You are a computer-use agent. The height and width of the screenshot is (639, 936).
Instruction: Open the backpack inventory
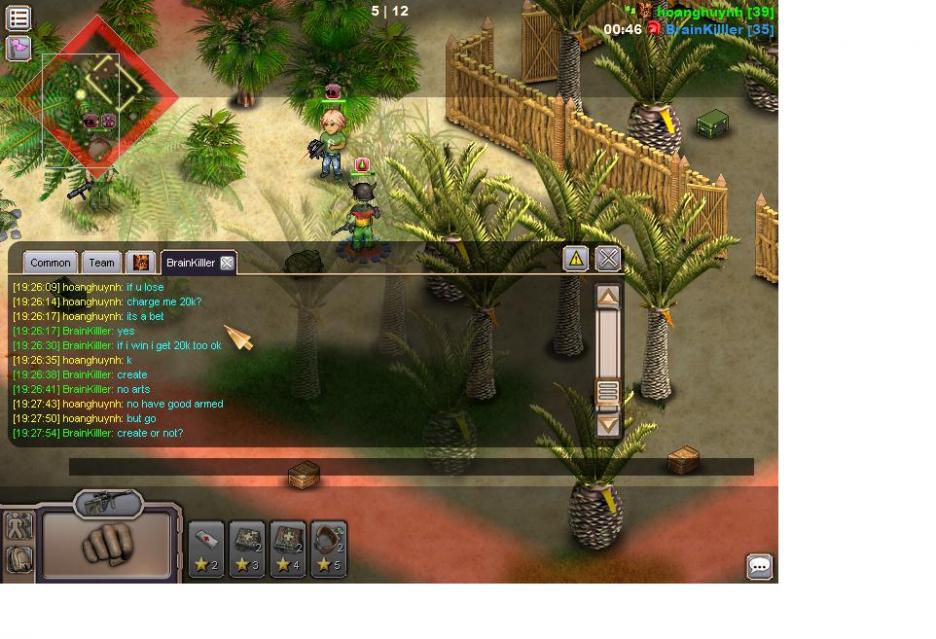pyautogui.click(x=19, y=559)
